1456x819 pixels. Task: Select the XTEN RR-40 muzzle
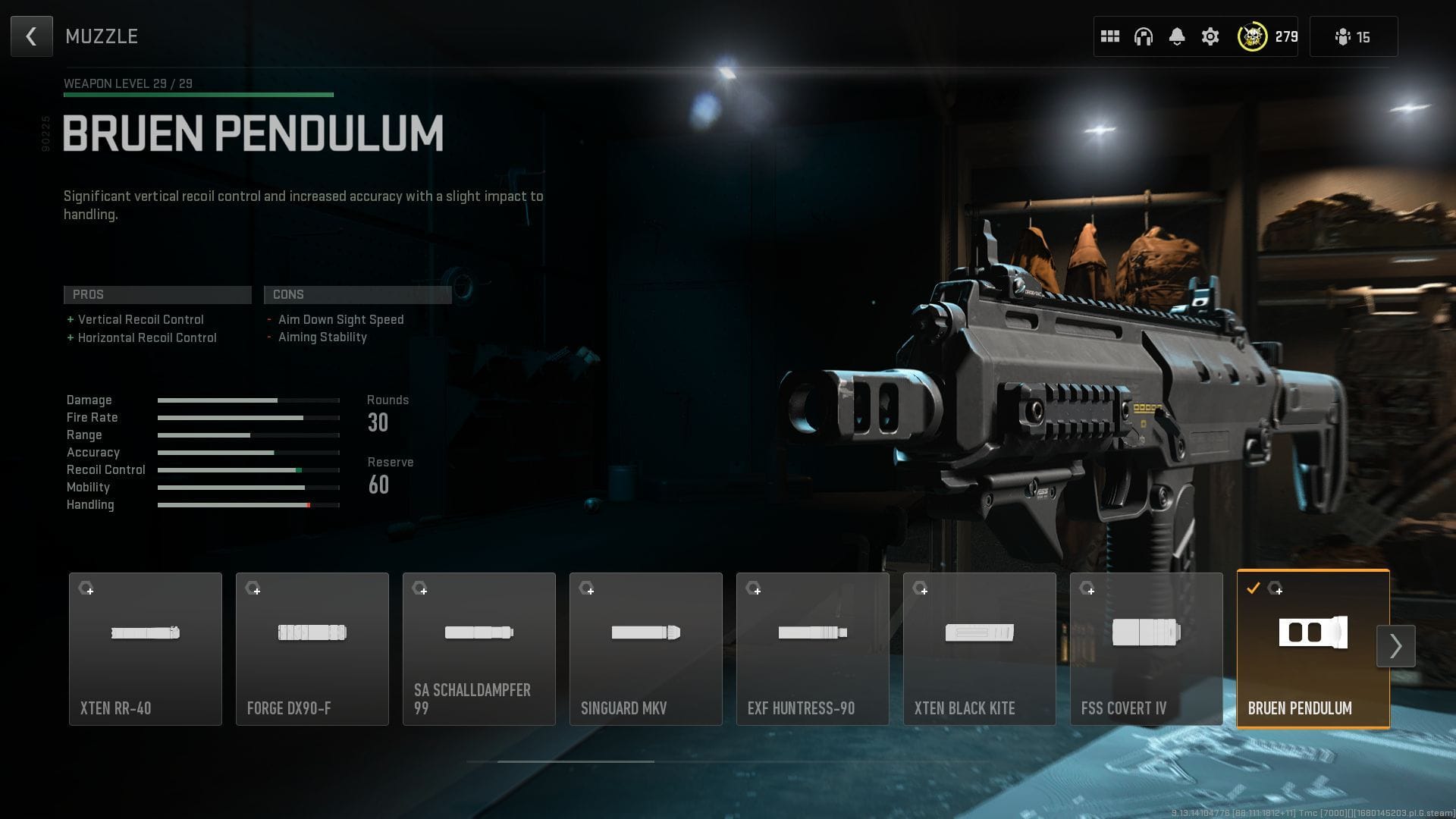146,649
